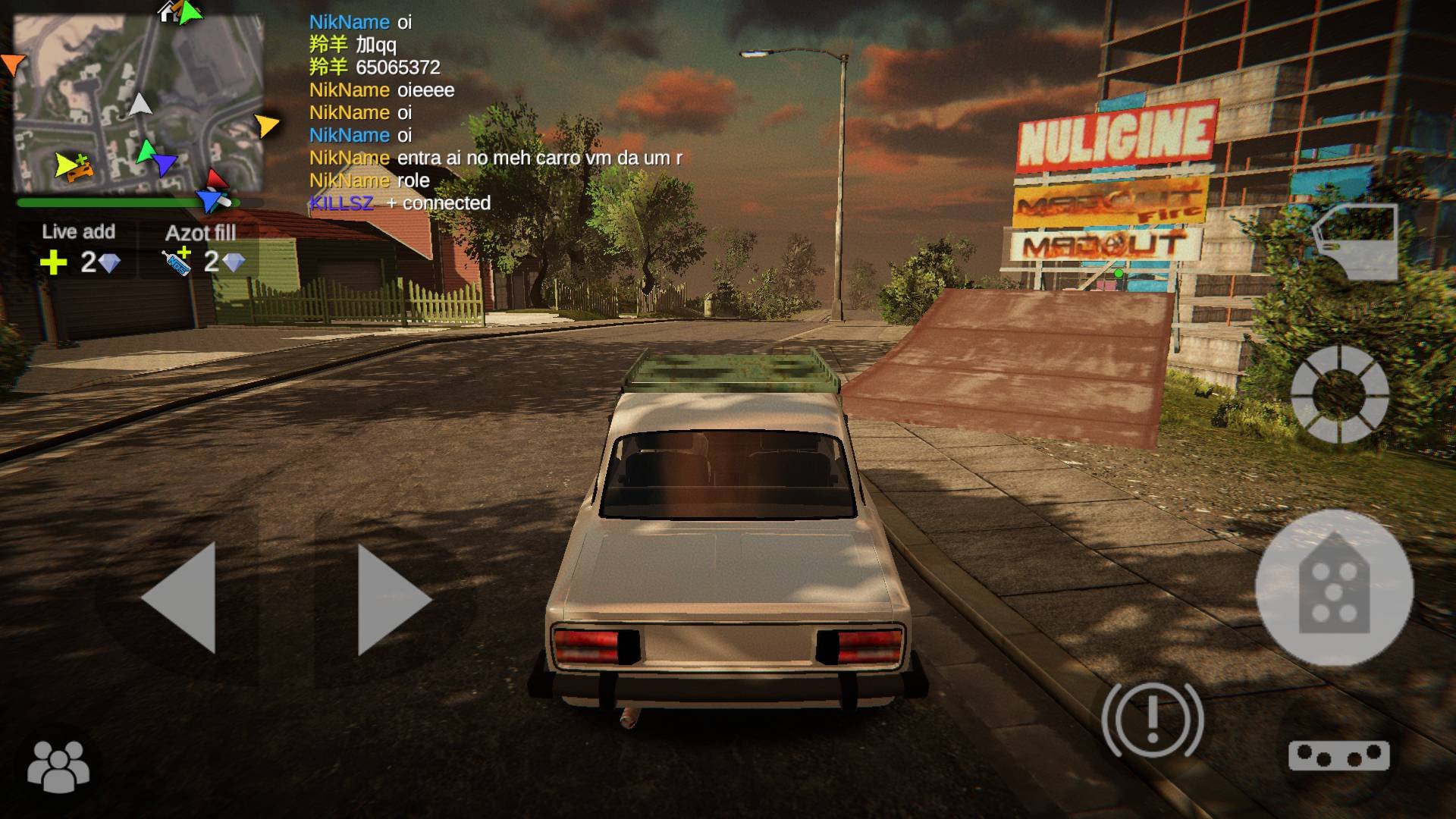This screenshot has height=819, width=1456.
Task: Open the players list icon
Action: pyautogui.click(x=58, y=765)
